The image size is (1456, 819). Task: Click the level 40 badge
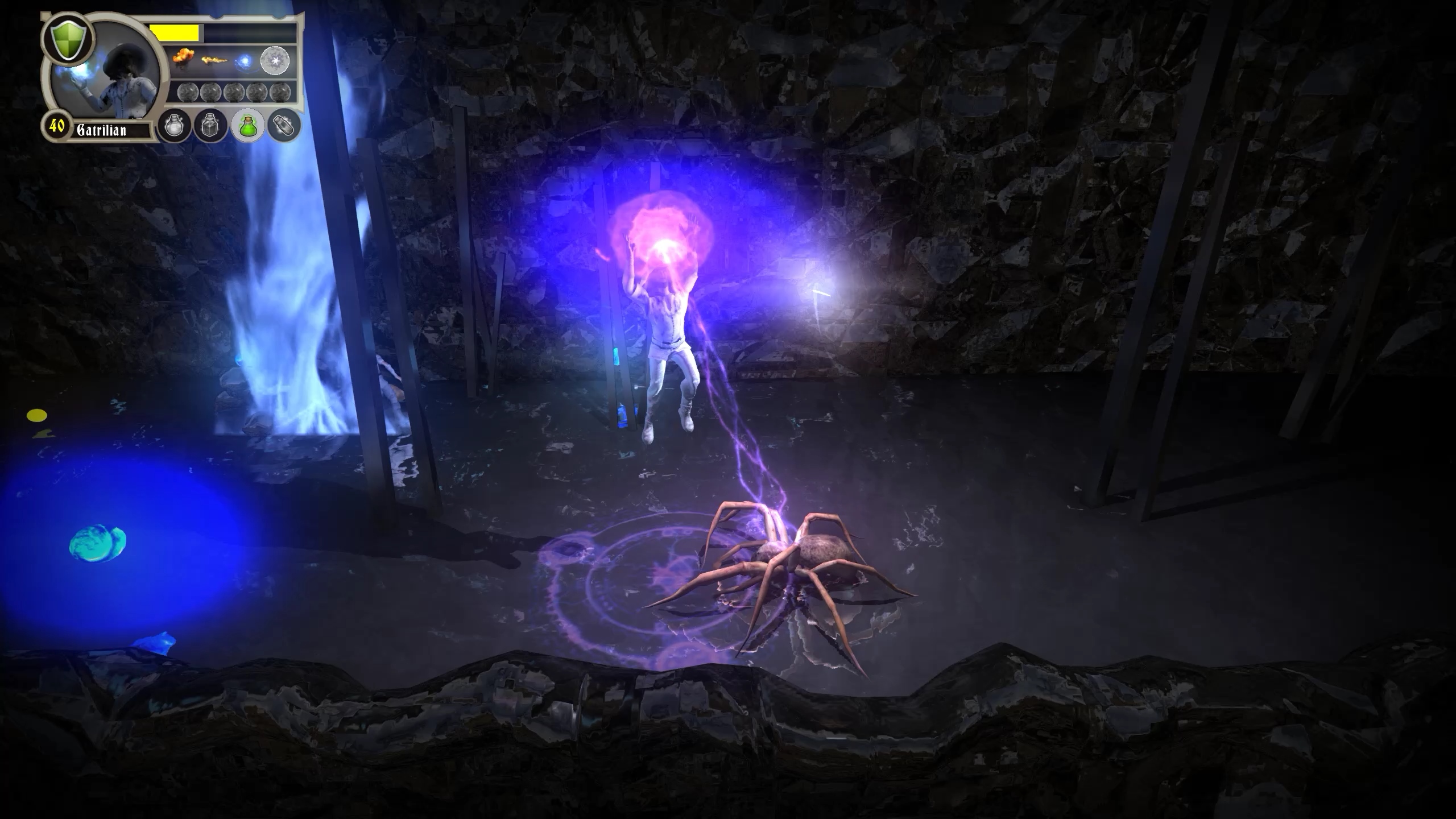click(x=56, y=127)
